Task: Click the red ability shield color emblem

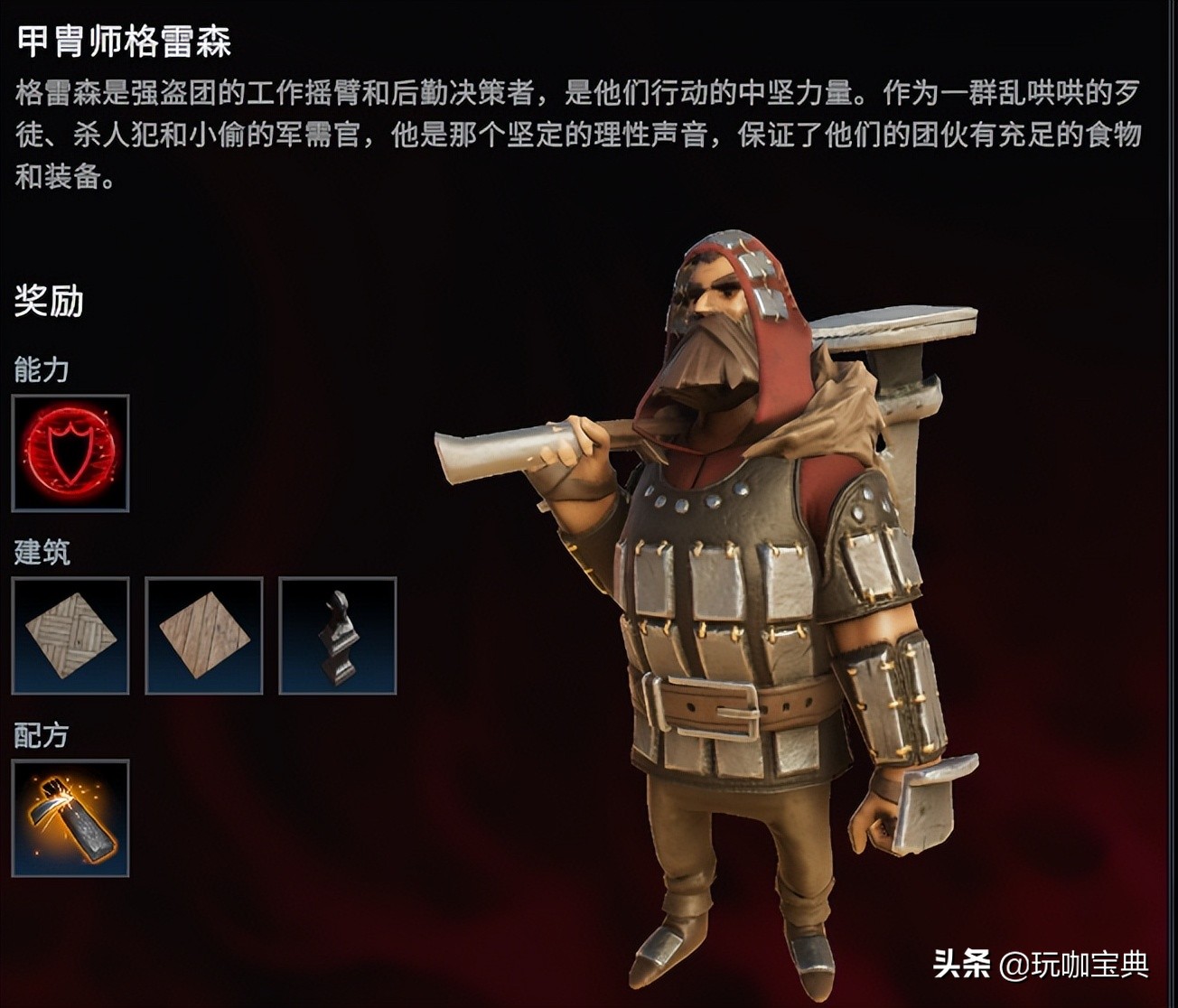Action: 70,452
